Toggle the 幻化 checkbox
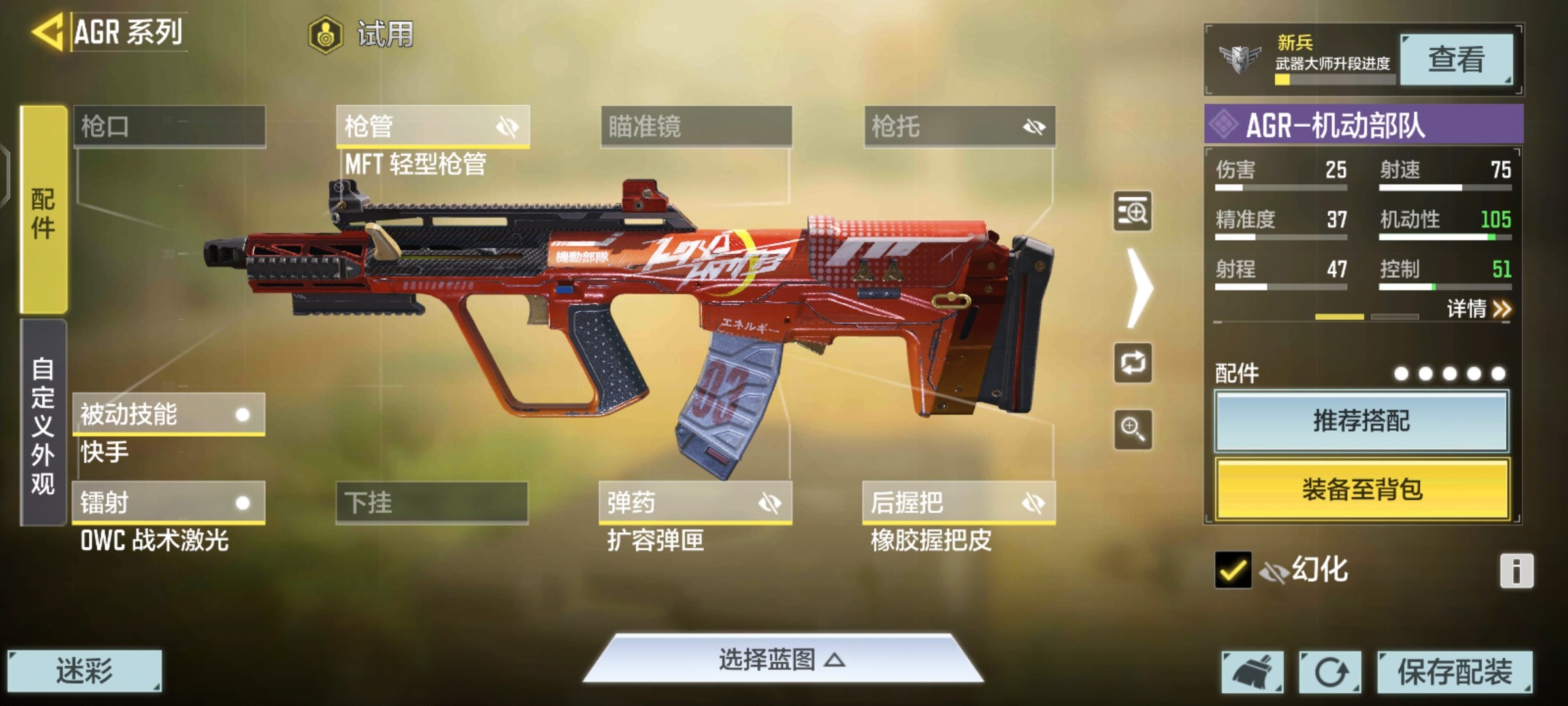Viewport: 1568px width, 706px height. (x=1233, y=570)
